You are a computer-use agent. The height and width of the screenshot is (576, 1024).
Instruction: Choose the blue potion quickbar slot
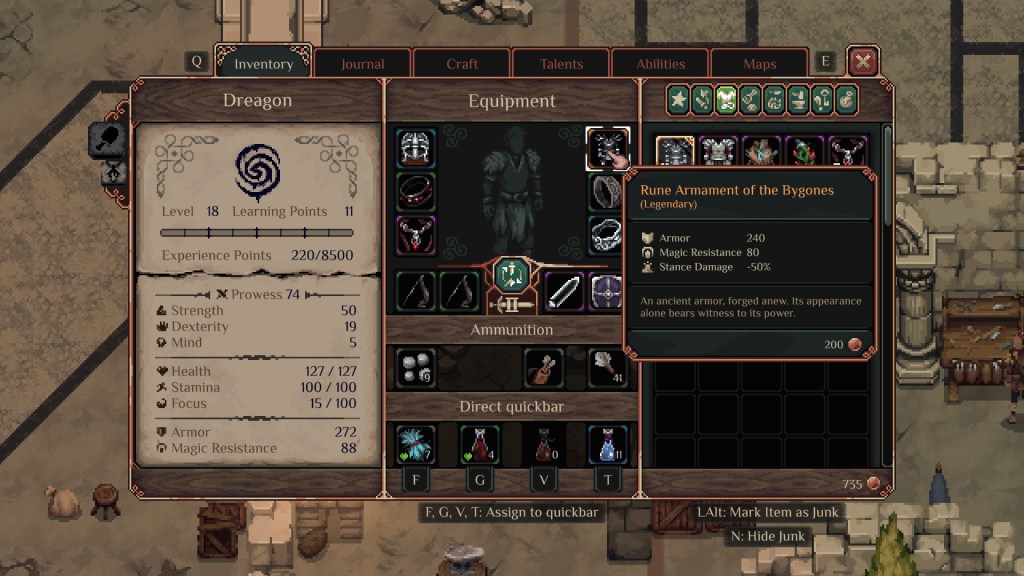click(x=607, y=443)
